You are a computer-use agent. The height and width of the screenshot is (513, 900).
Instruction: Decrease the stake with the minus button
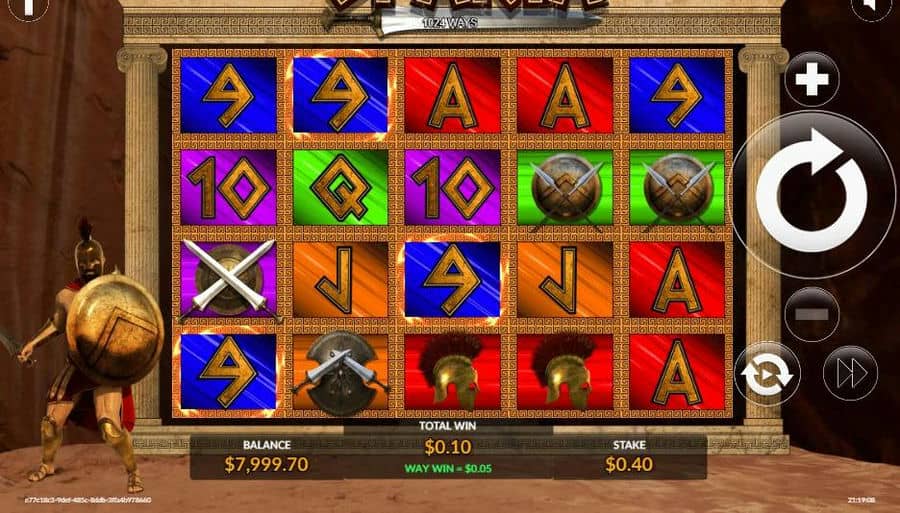tap(811, 314)
